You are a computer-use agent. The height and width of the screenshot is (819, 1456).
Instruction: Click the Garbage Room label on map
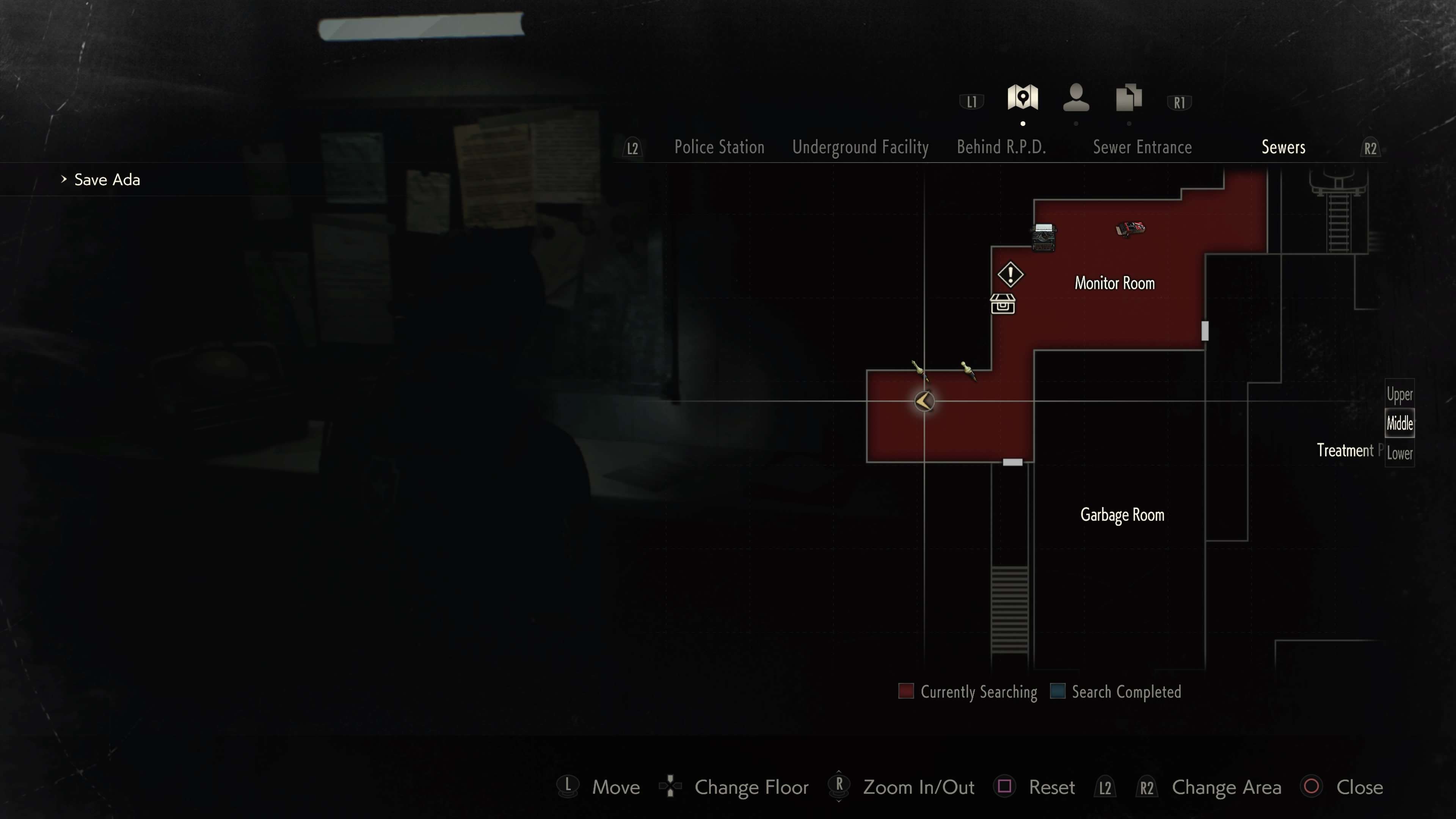(1122, 515)
